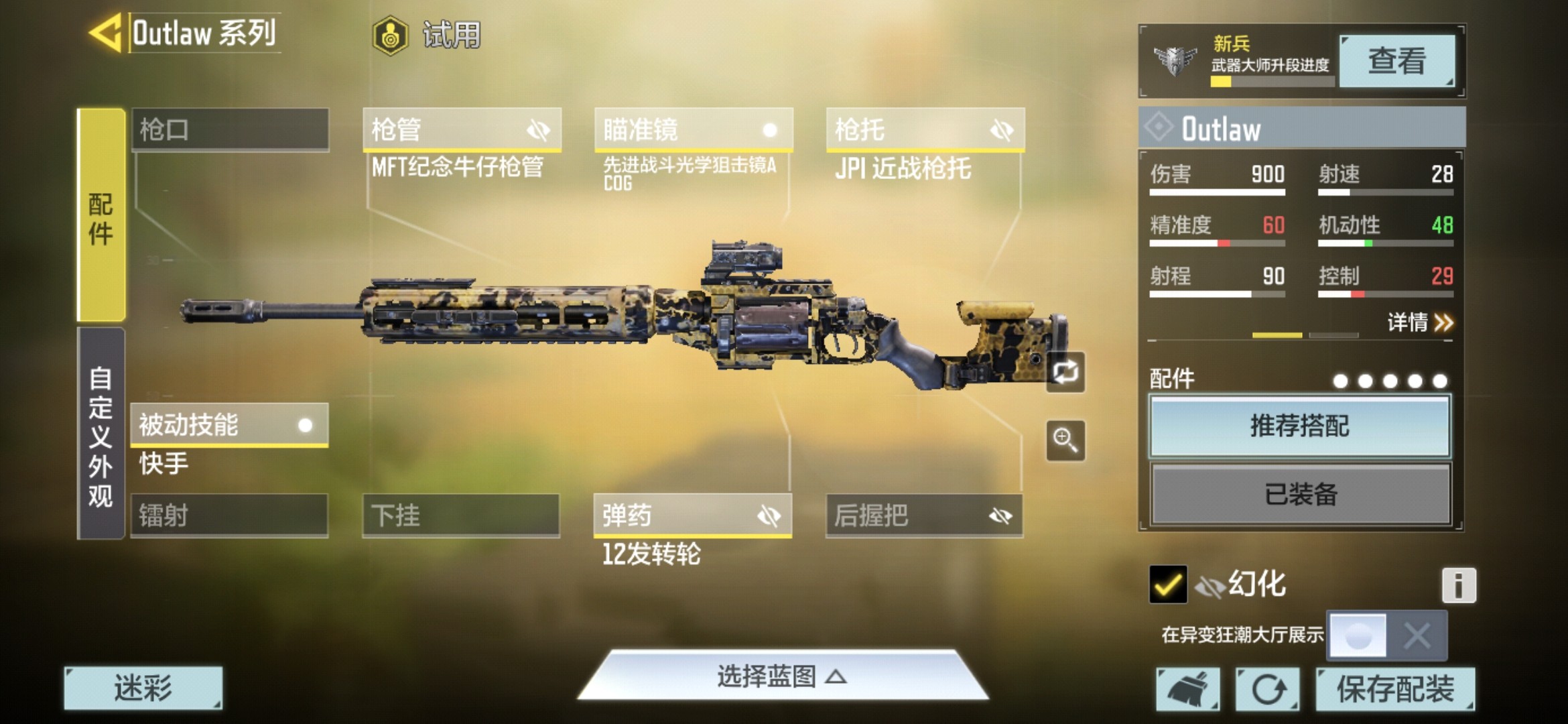Select the 枪托 stock attachment slot
Image resolution: width=1568 pixels, height=724 pixels.
pyautogui.click(x=925, y=129)
